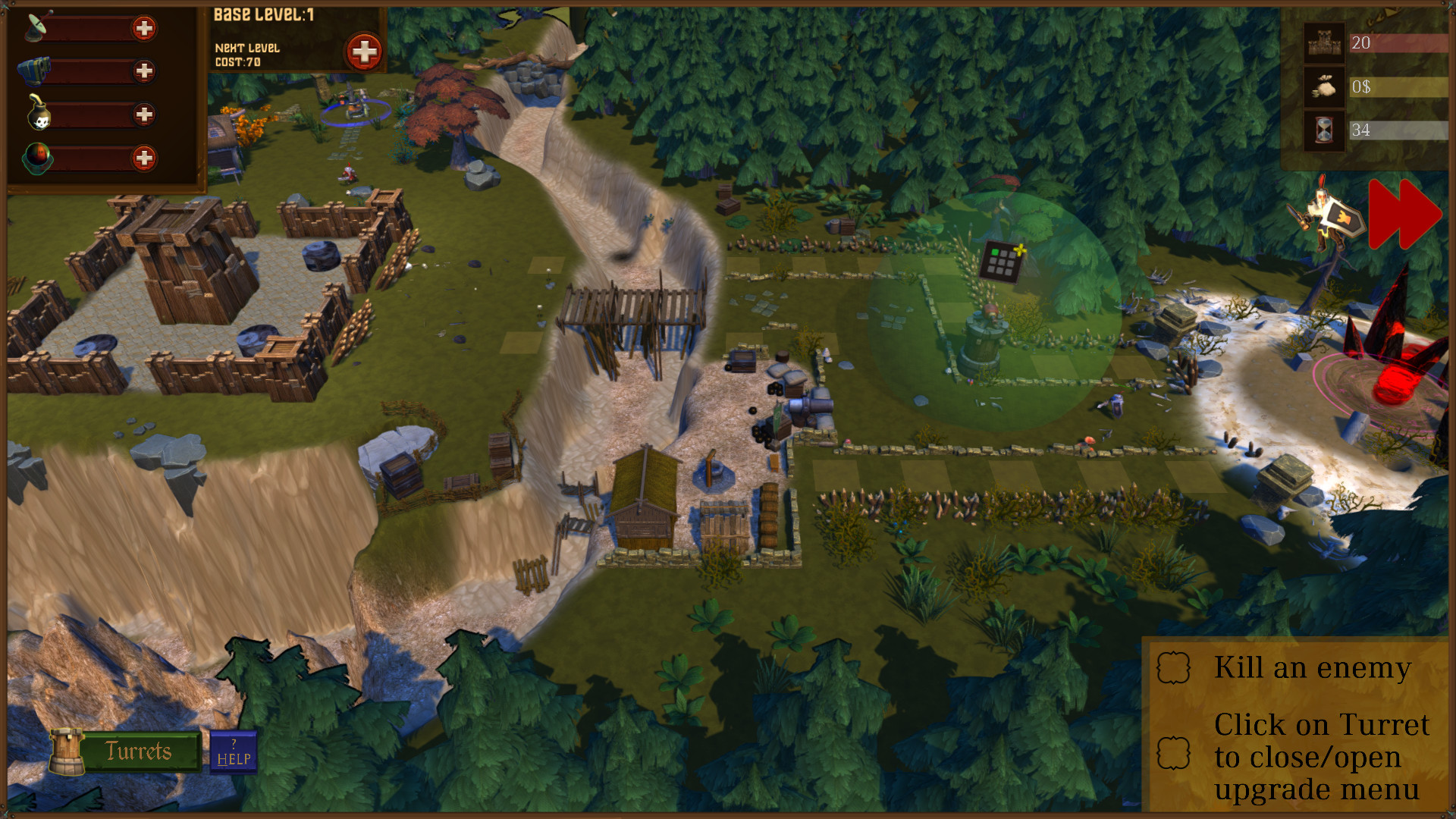The image size is (1456, 819).
Task: Check the Kill an enemy objective box
Action: 1172,668
